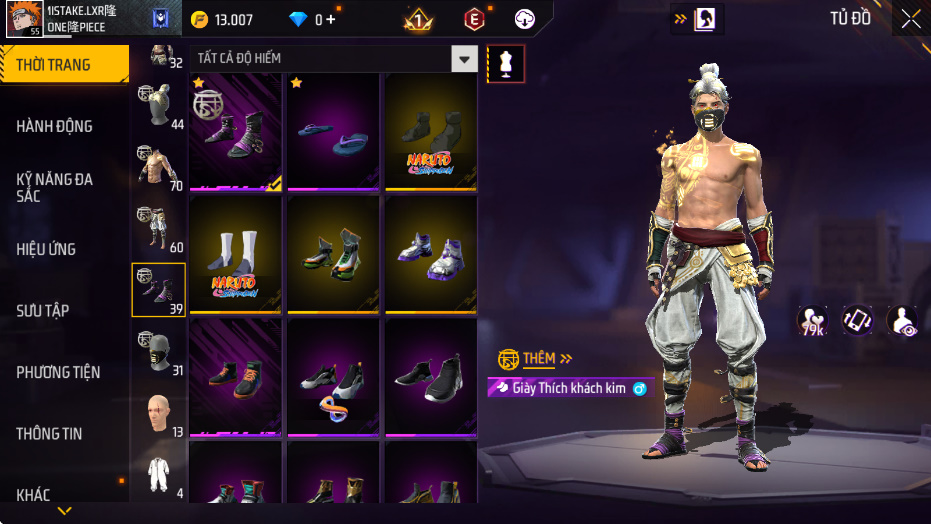Select the Hiệu Ứng tab
The image size is (931, 524).
pos(46,249)
